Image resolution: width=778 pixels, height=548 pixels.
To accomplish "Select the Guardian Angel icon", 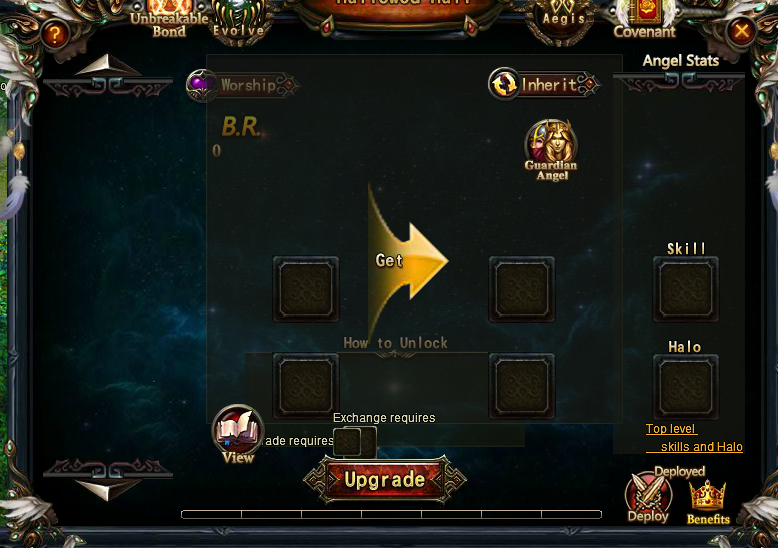I will 551,148.
